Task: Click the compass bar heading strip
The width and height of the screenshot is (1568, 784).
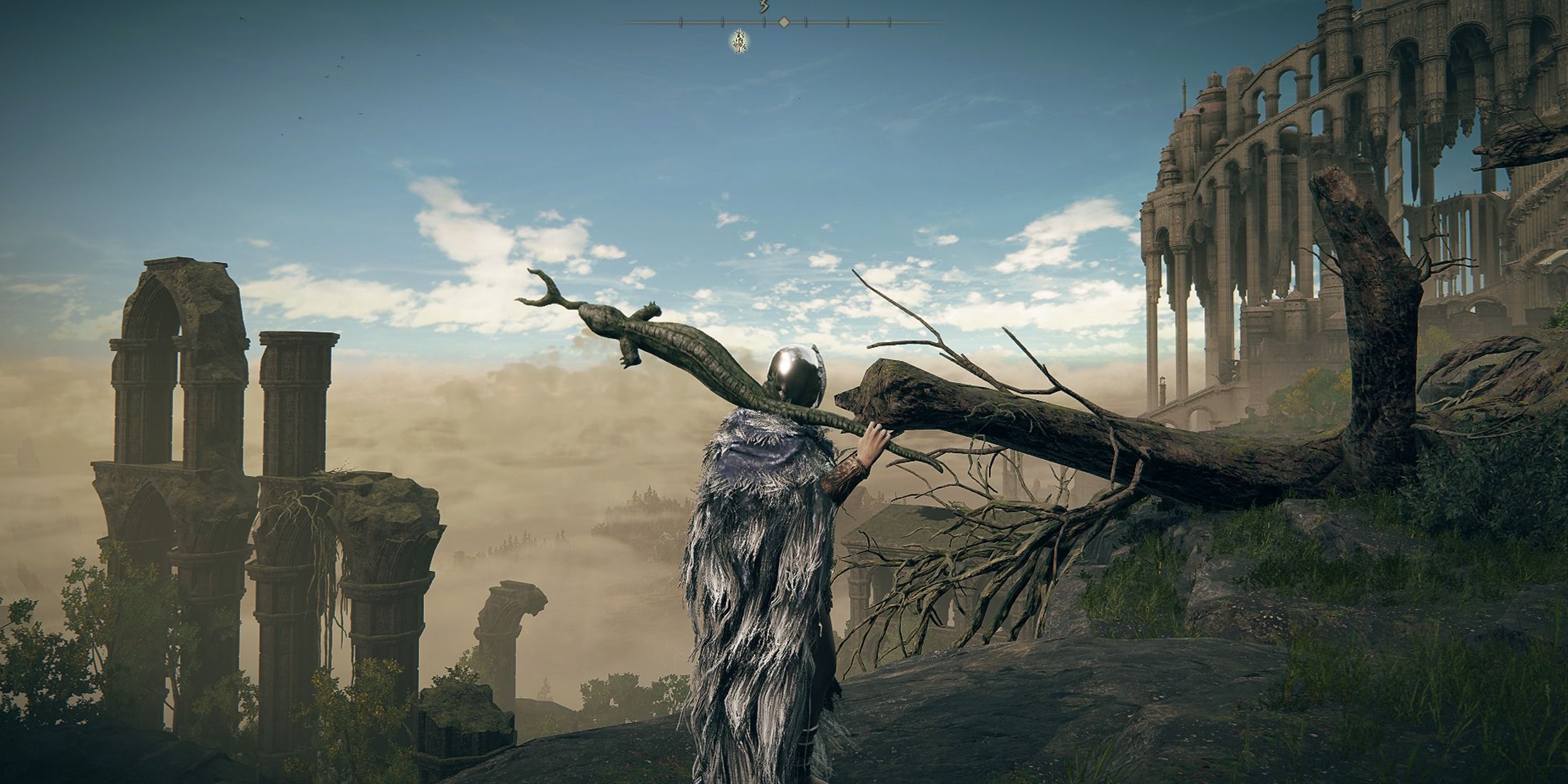Action: 783,23
